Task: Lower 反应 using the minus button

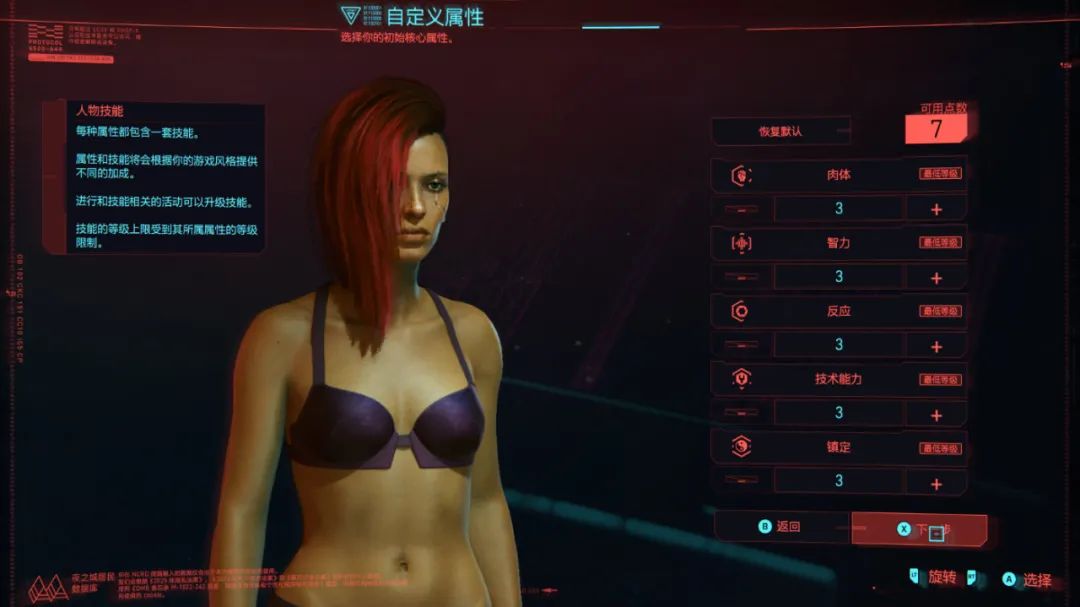Action: (x=741, y=345)
